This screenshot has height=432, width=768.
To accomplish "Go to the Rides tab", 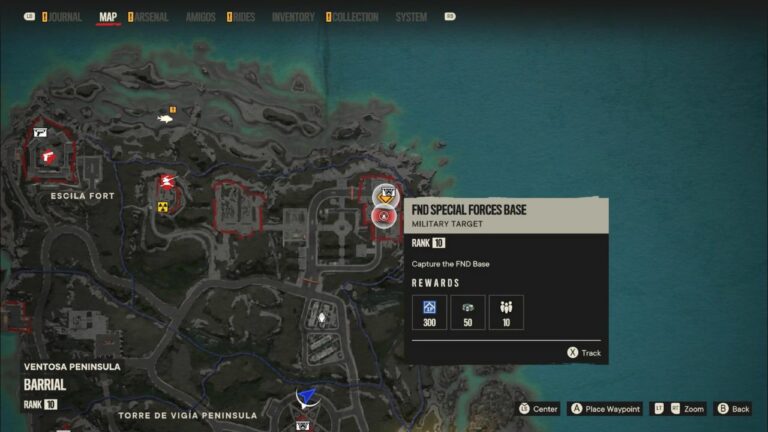I will point(244,17).
